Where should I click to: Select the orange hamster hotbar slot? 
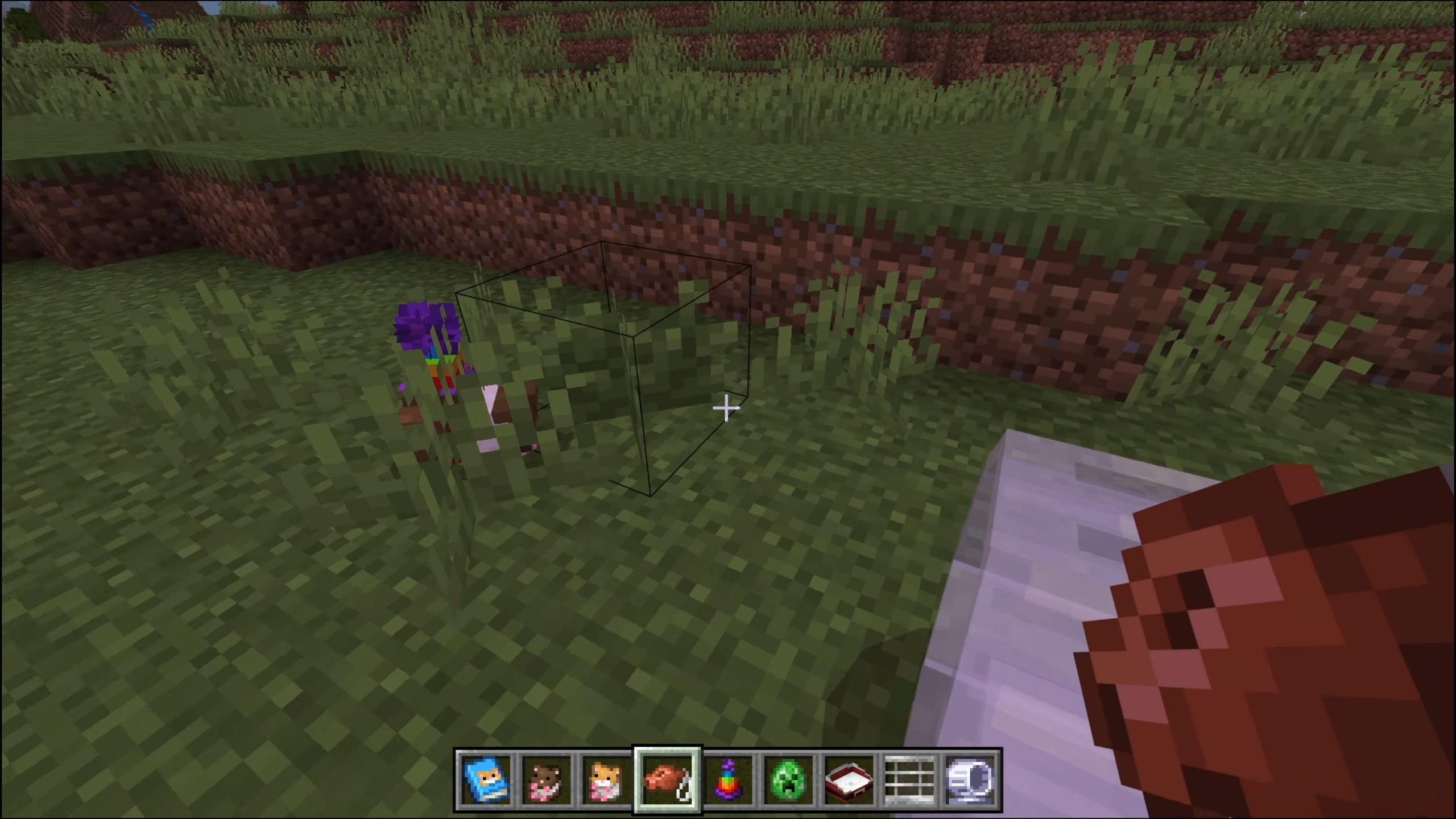coord(607,779)
